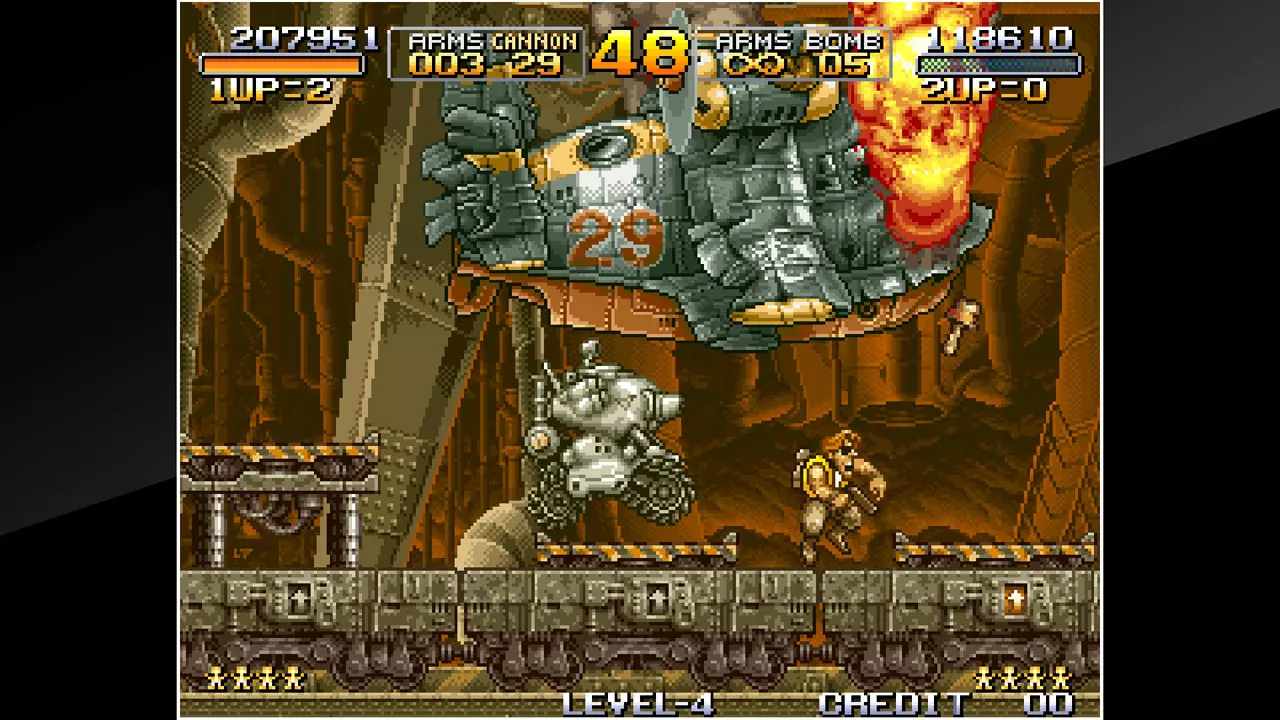The image size is (1280, 720).
Task: Click the 118610 score counter
Action: point(1000,40)
